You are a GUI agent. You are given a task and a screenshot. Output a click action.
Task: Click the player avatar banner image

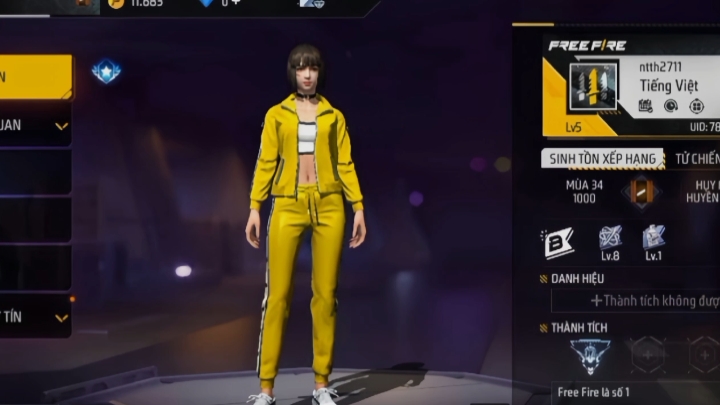(x=592, y=87)
